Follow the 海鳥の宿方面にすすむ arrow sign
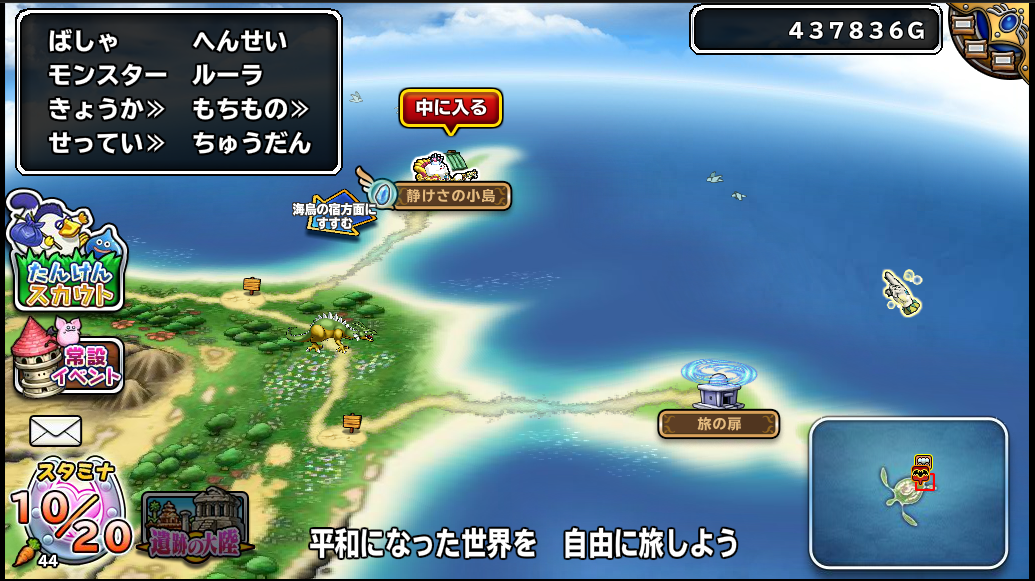The height and width of the screenshot is (581, 1035). pos(335,214)
